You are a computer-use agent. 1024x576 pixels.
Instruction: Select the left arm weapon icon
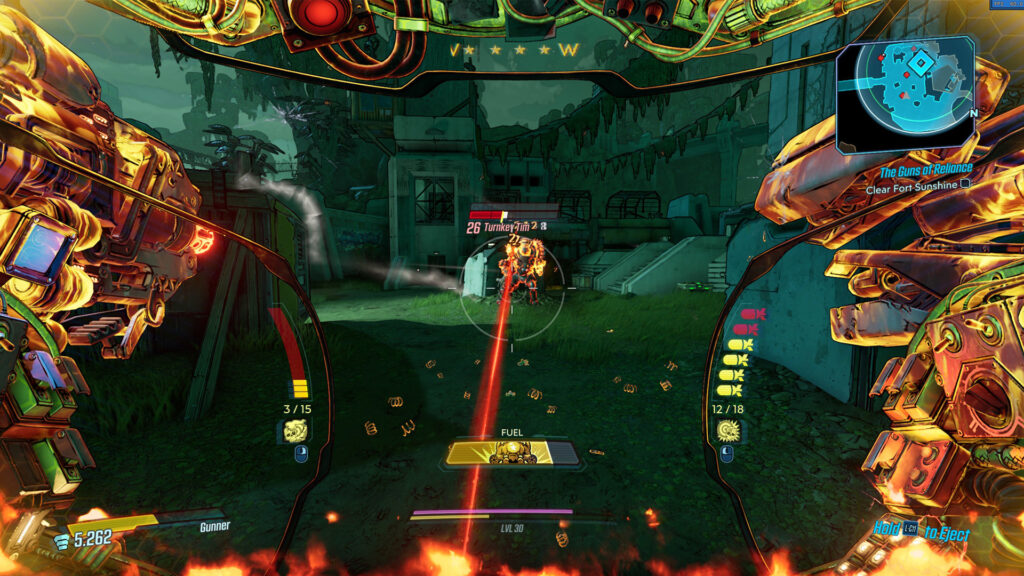(297, 431)
